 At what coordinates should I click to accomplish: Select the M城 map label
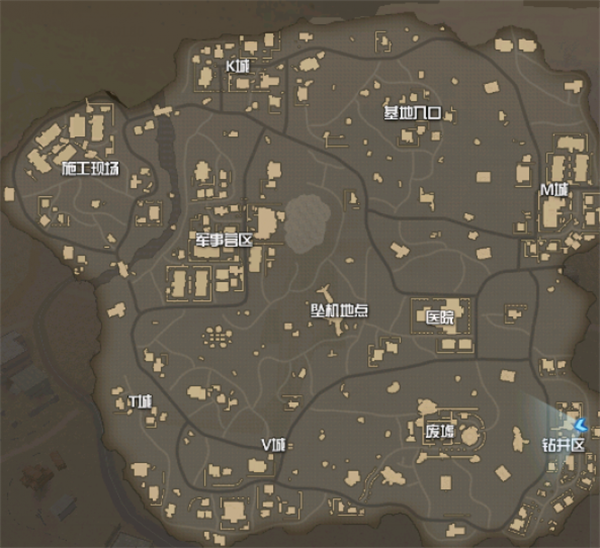click(x=553, y=189)
